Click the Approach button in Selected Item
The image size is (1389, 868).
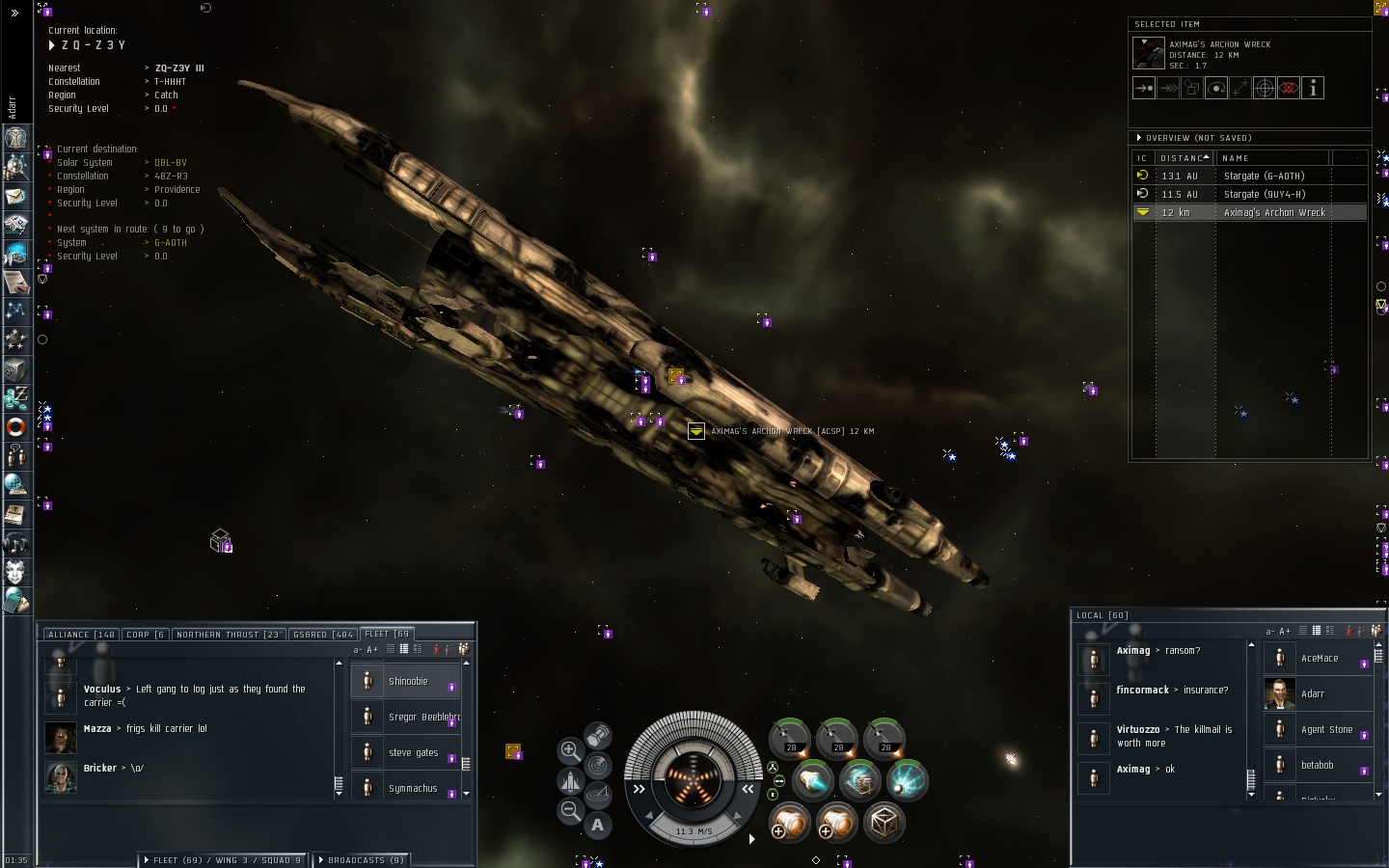(x=1144, y=89)
